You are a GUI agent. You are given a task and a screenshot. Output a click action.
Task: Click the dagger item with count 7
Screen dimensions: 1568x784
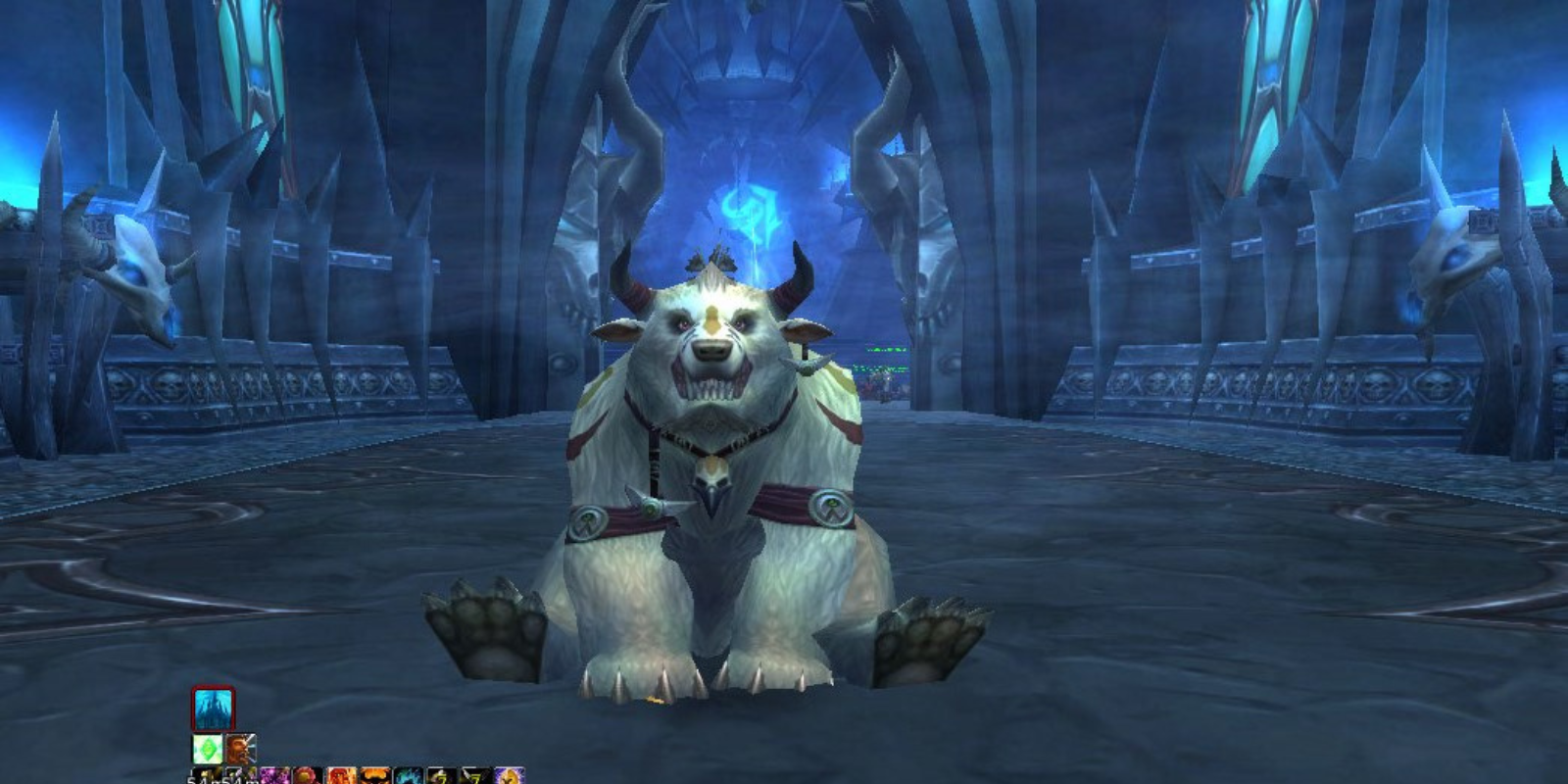(475, 775)
